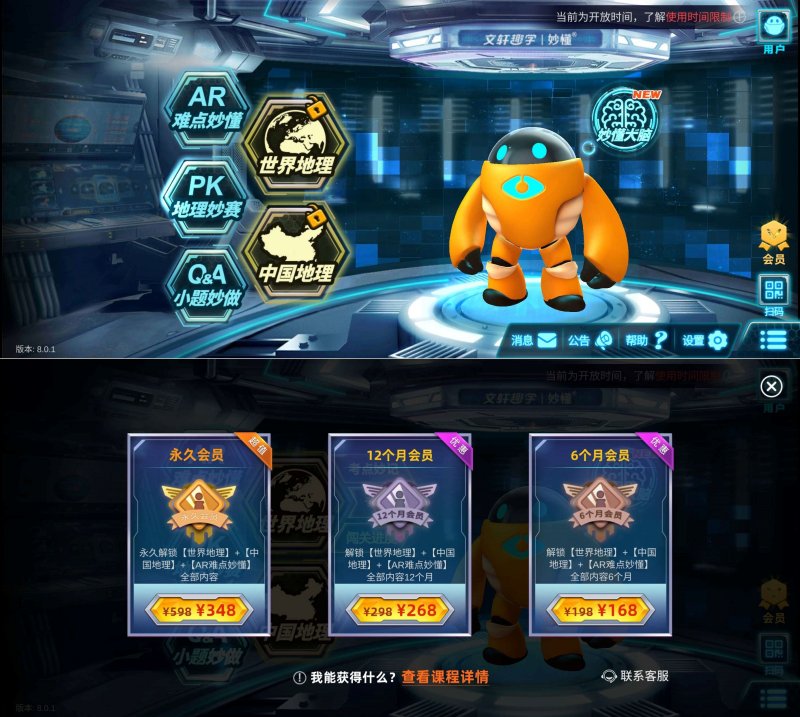800x717 pixels.
Task: Close the membership popup with the X
Action: point(771,387)
